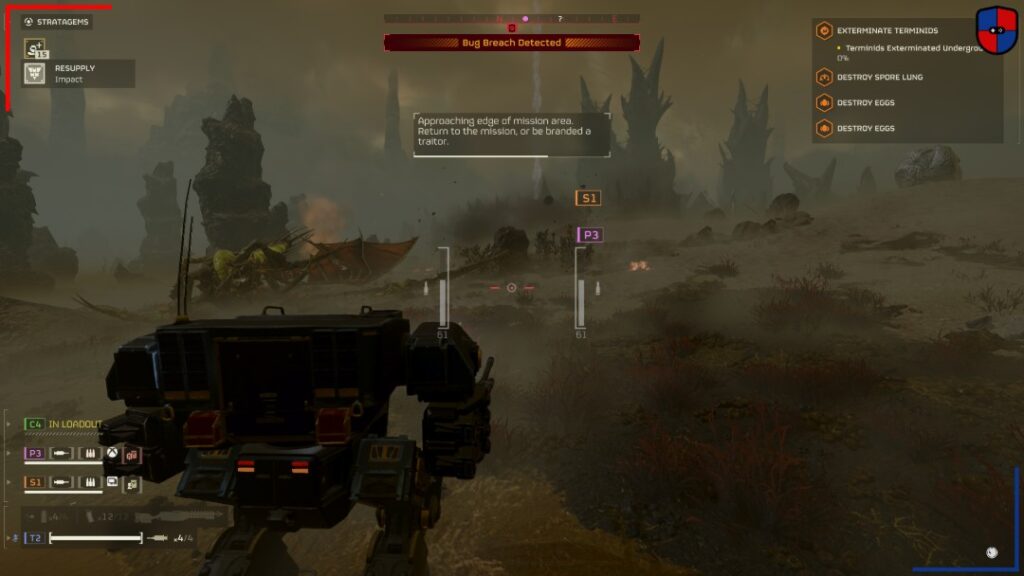Click the red and blue shield logo
The width and height of the screenshot is (1024, 576).
[x=996, y=30]
